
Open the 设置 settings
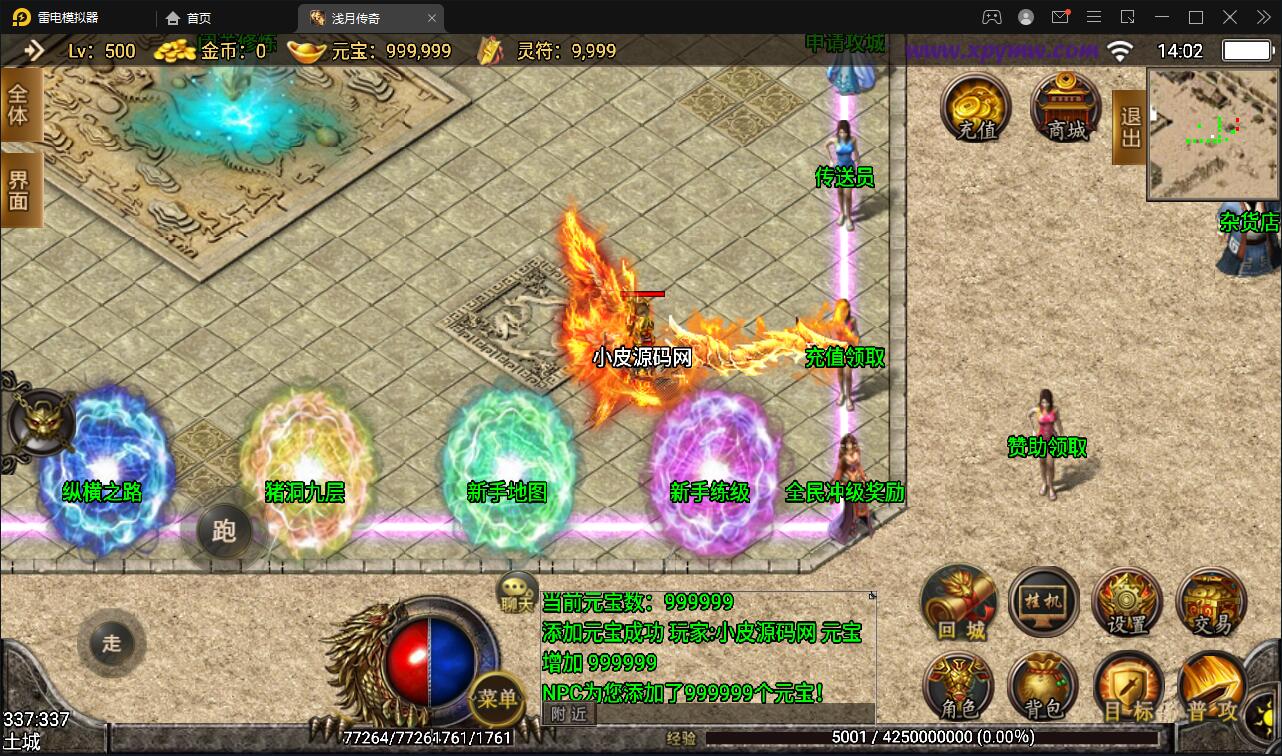click(x=1127, y=603)
